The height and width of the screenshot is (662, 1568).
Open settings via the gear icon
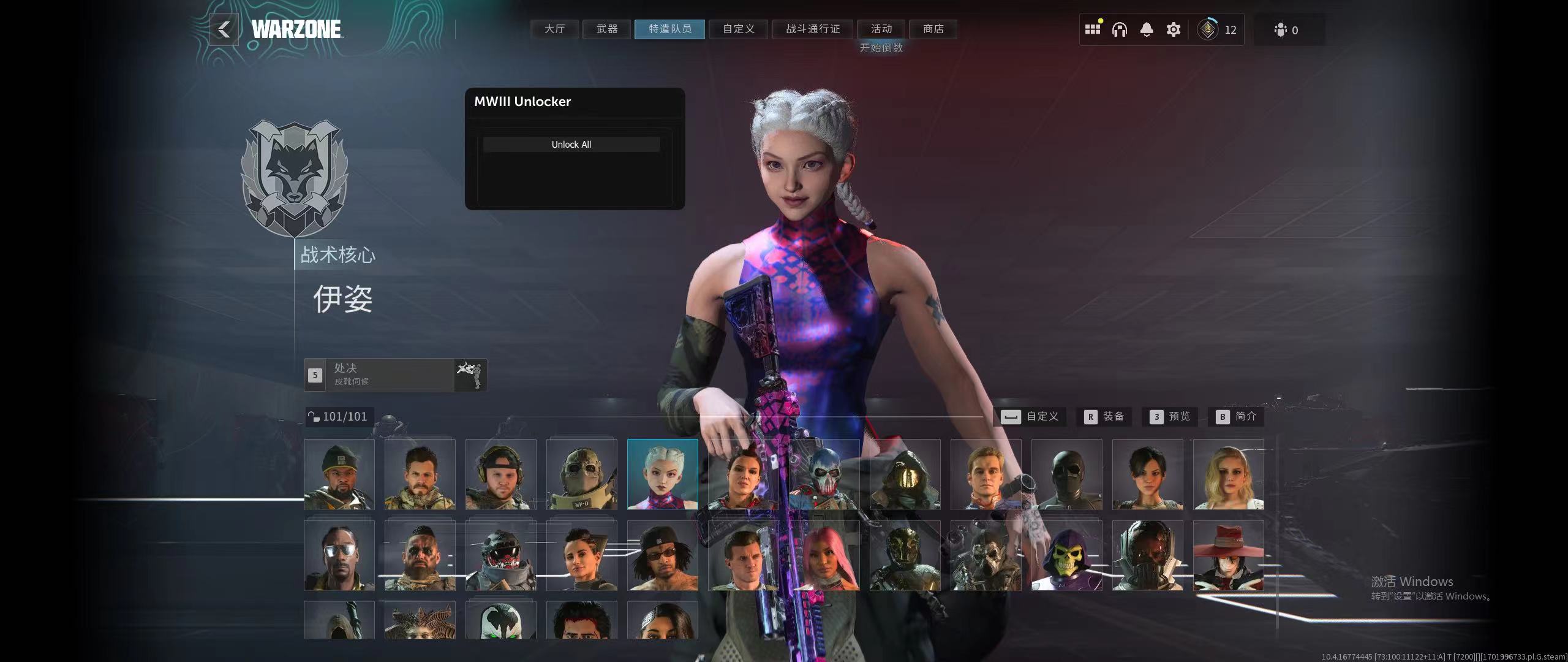point(1173,29)
